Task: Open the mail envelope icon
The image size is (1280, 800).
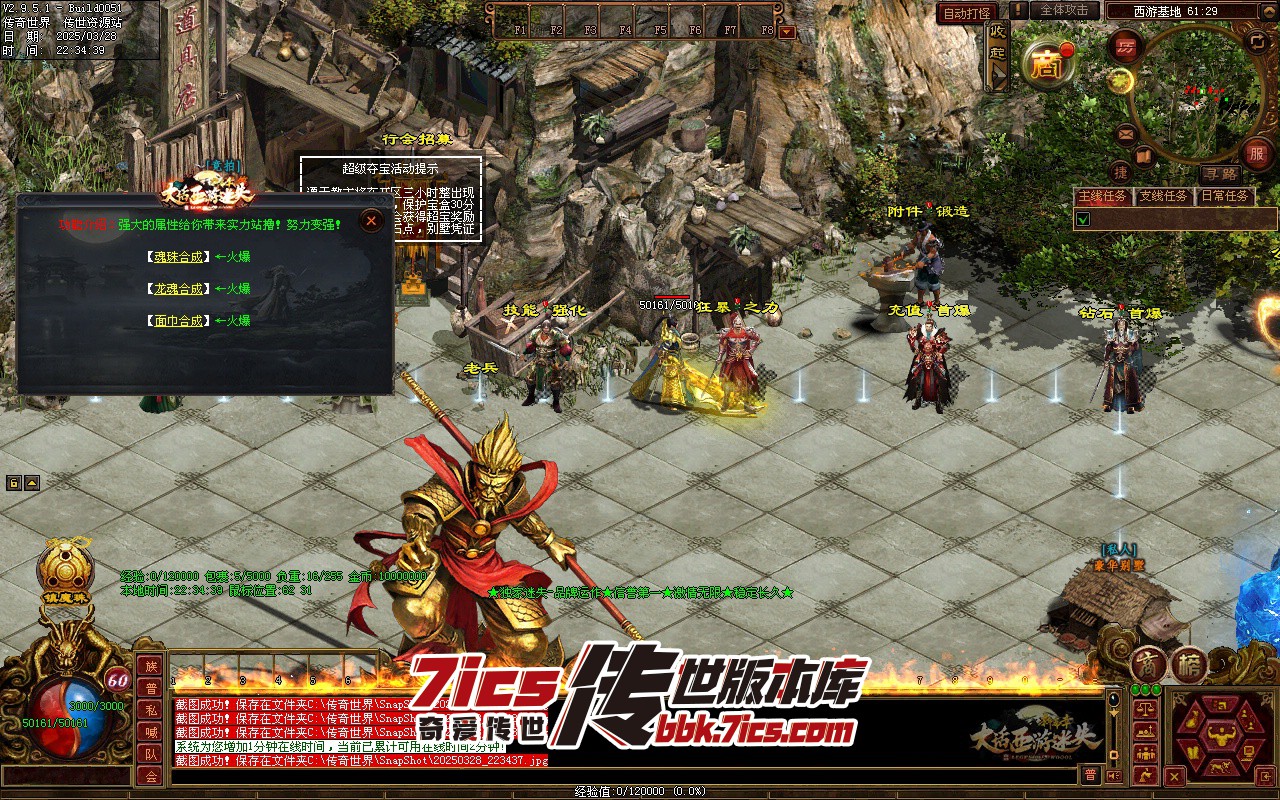Action: (1126, 134)
